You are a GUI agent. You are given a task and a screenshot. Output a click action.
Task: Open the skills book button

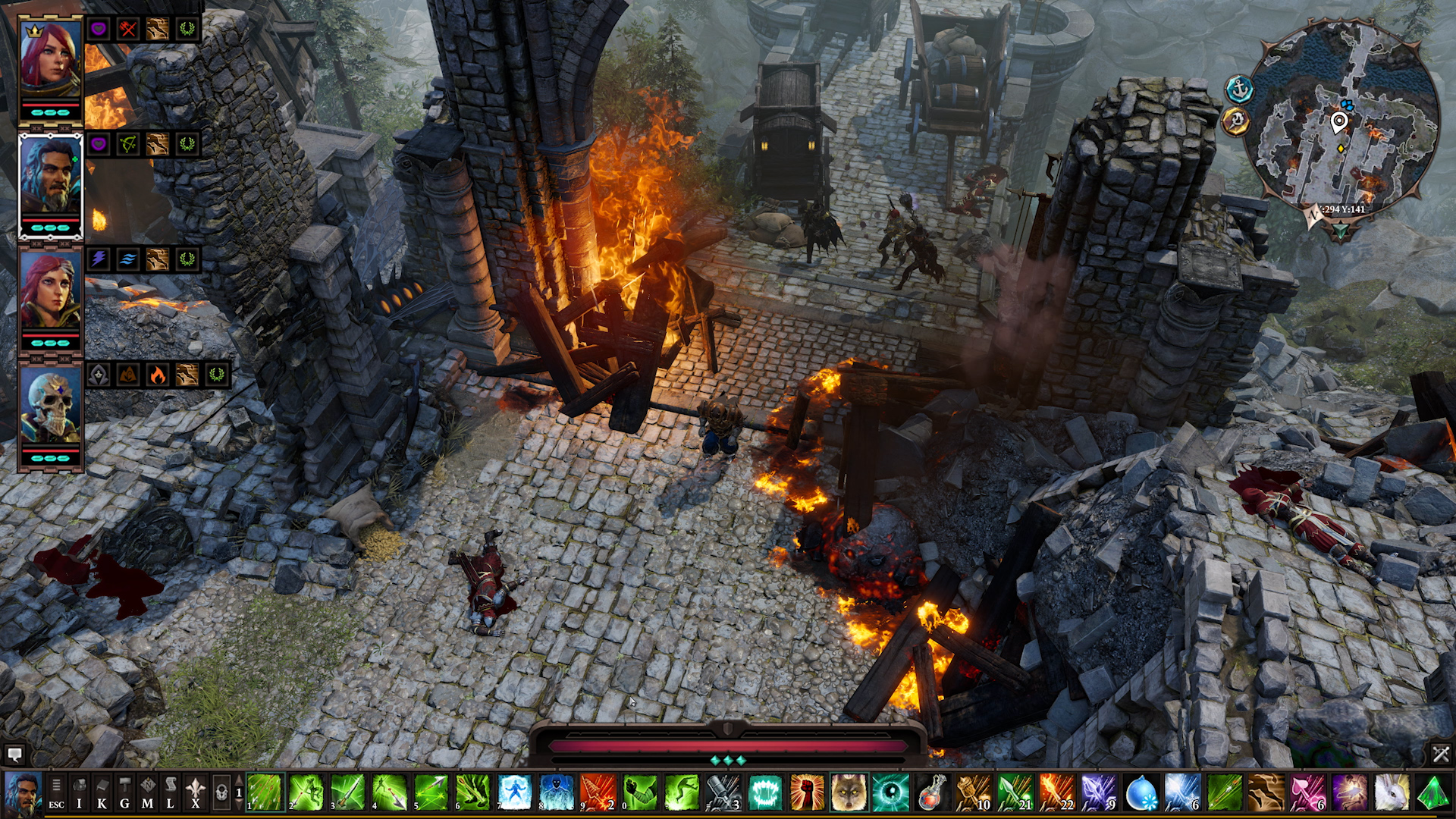point(102,792)
